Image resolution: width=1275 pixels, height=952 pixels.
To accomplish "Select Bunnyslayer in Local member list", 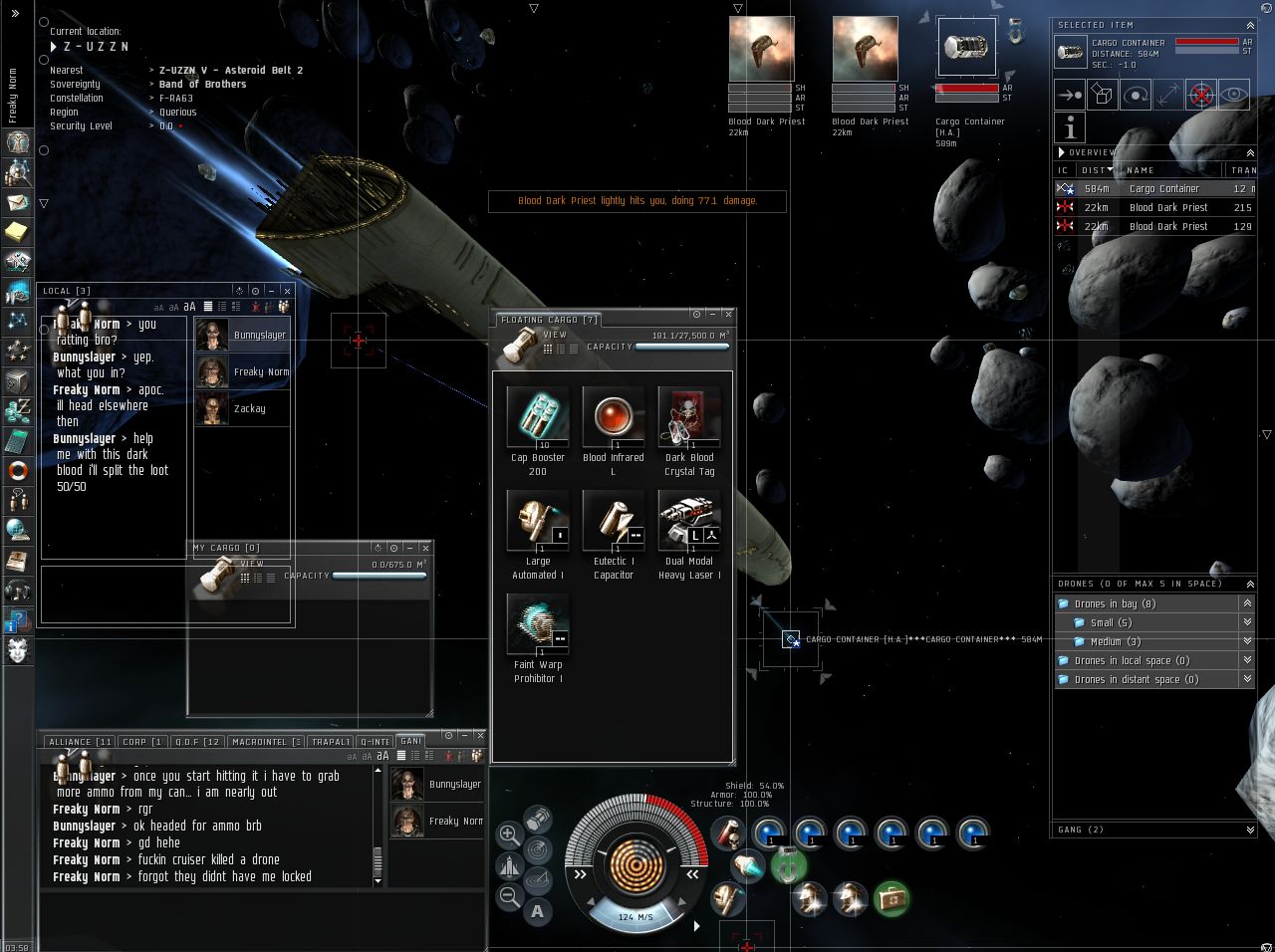I will point(242,336).
